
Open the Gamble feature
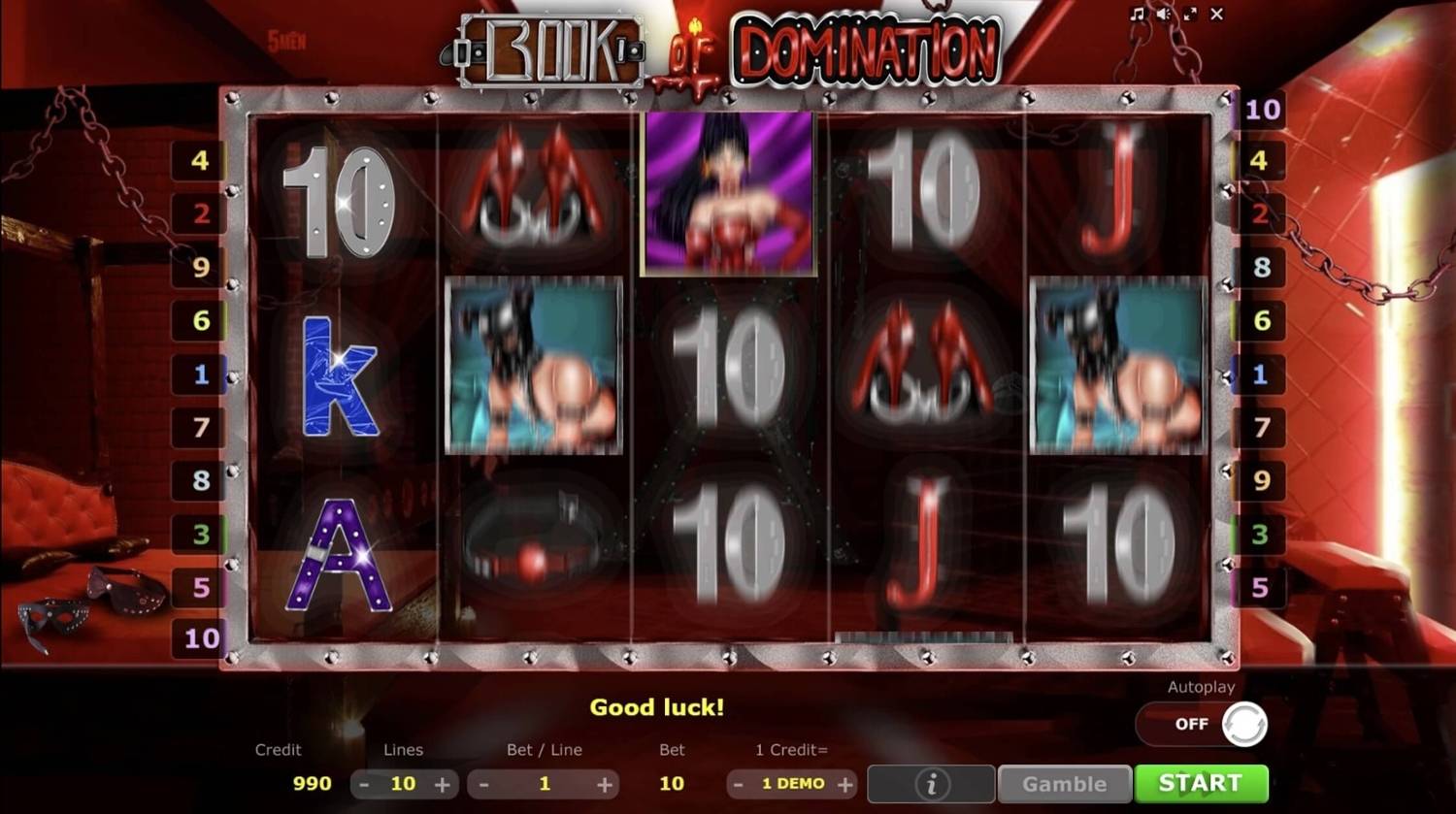pos(1064,783)
